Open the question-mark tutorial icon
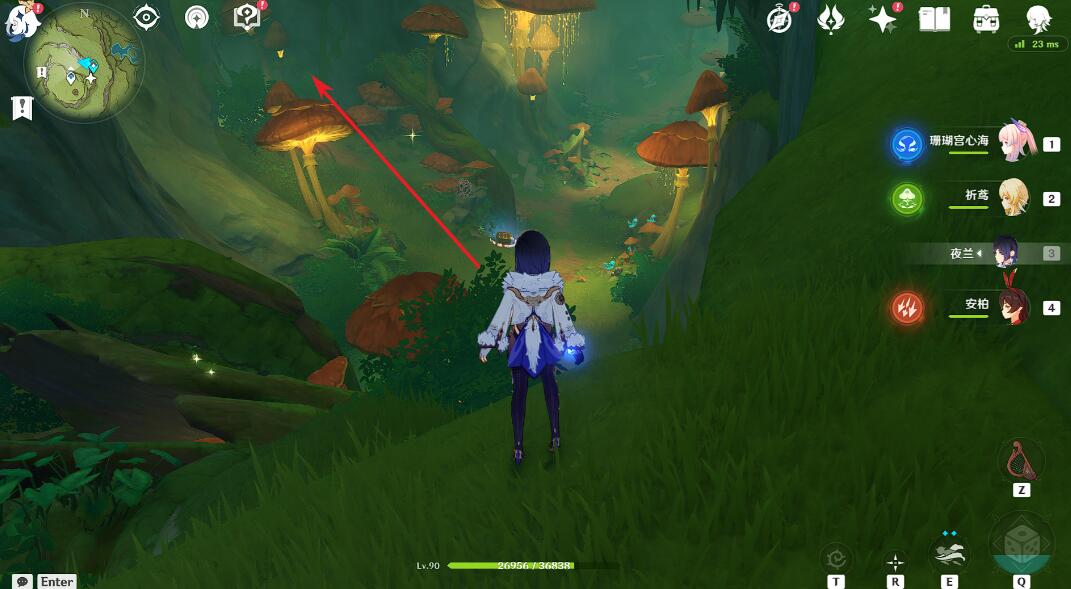Image resolution: width=1071 pixels, height=589 pixels. [x=246, y=17]
